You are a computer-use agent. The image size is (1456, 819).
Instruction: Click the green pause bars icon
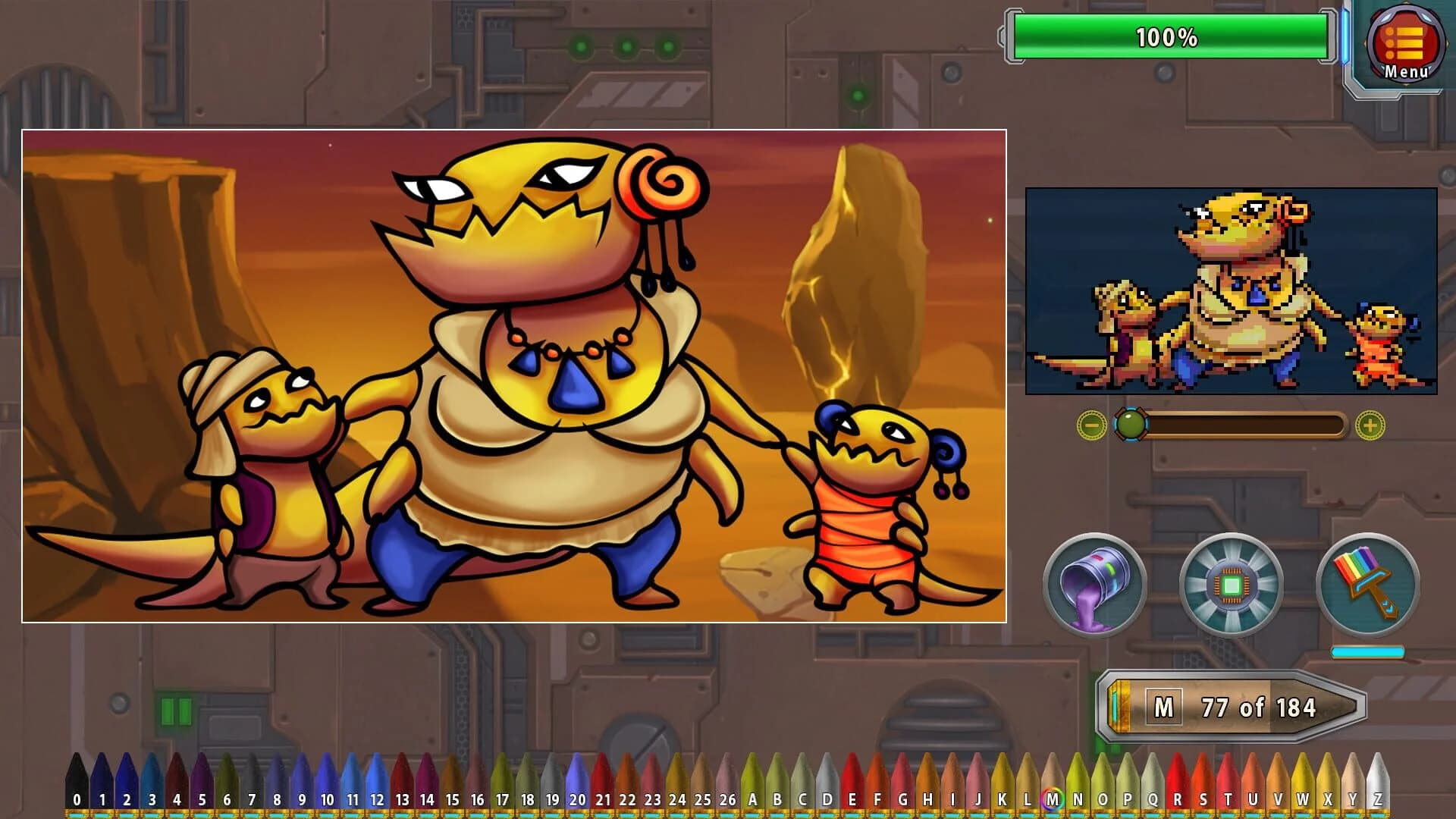(x=177, y=713)
